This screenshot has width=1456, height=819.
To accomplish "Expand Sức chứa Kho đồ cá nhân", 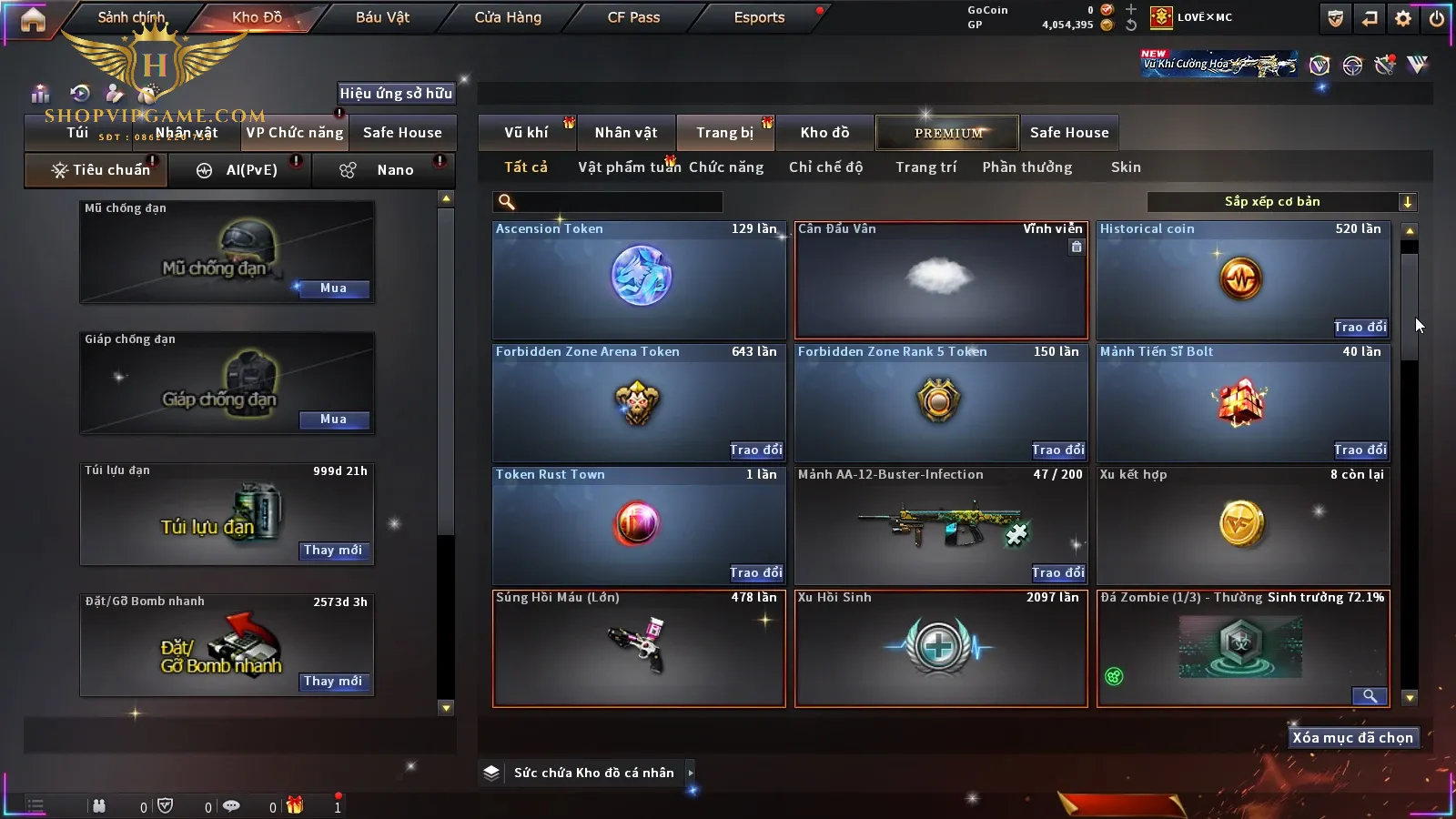I will click(592, 773).
